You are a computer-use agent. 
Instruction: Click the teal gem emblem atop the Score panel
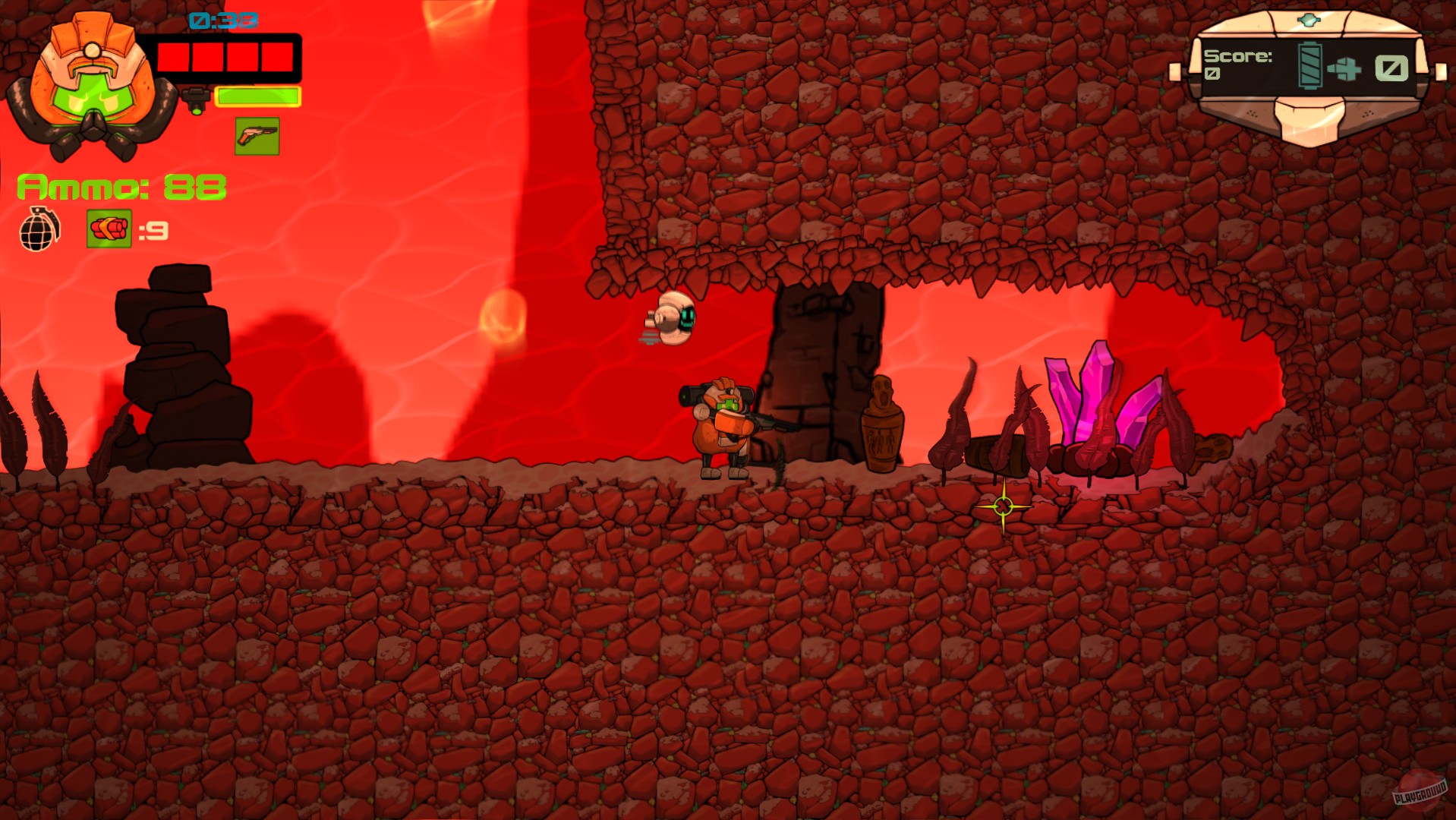click(1309, 20)
